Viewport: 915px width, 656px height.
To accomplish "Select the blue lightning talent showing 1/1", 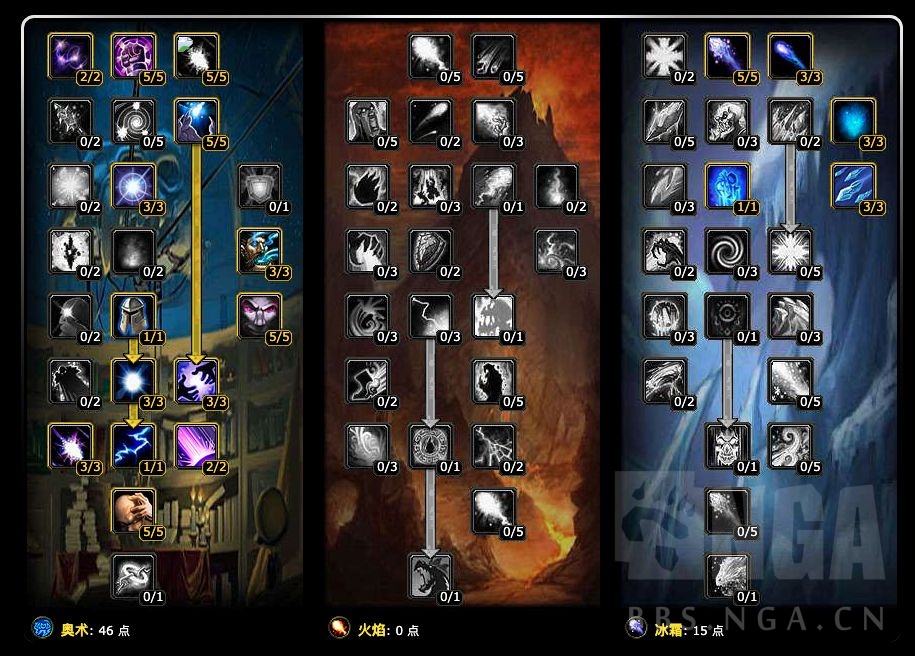I will [132, 445].
